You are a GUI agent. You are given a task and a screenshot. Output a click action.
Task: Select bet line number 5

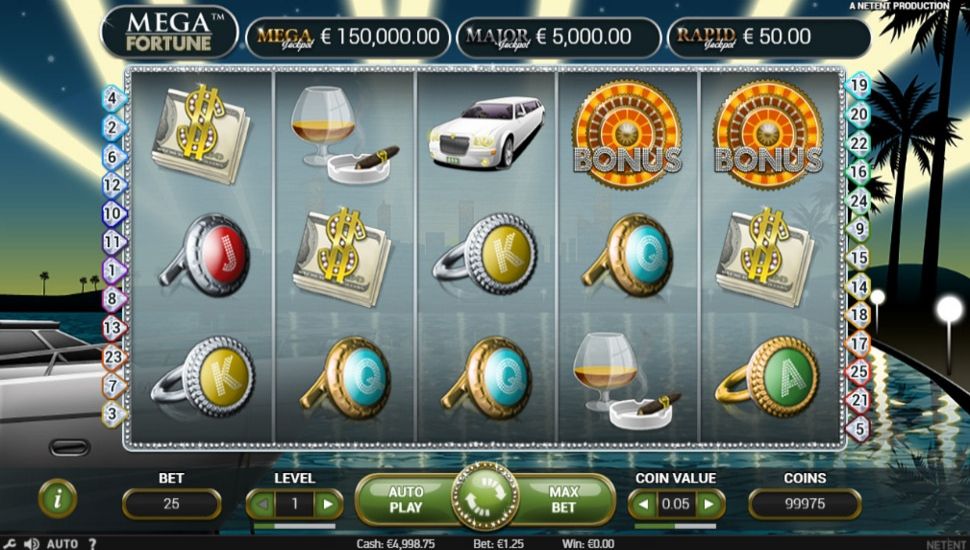(858, 429)
